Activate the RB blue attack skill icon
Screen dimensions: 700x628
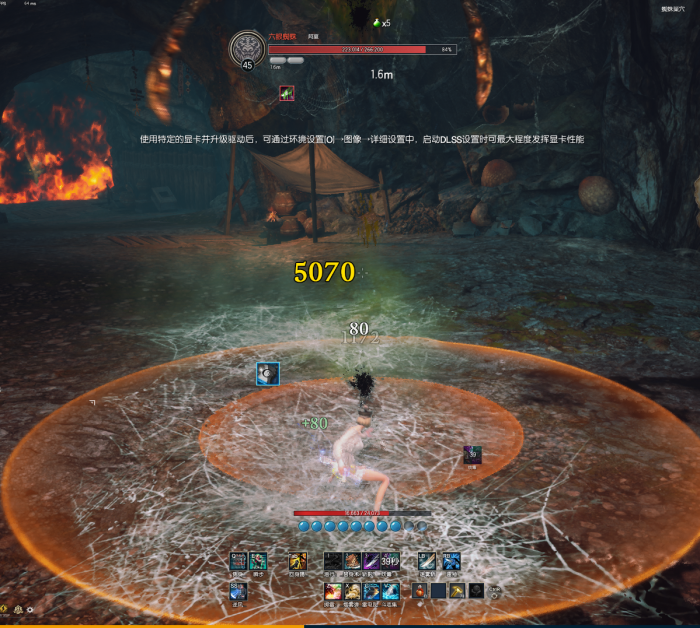451,561
